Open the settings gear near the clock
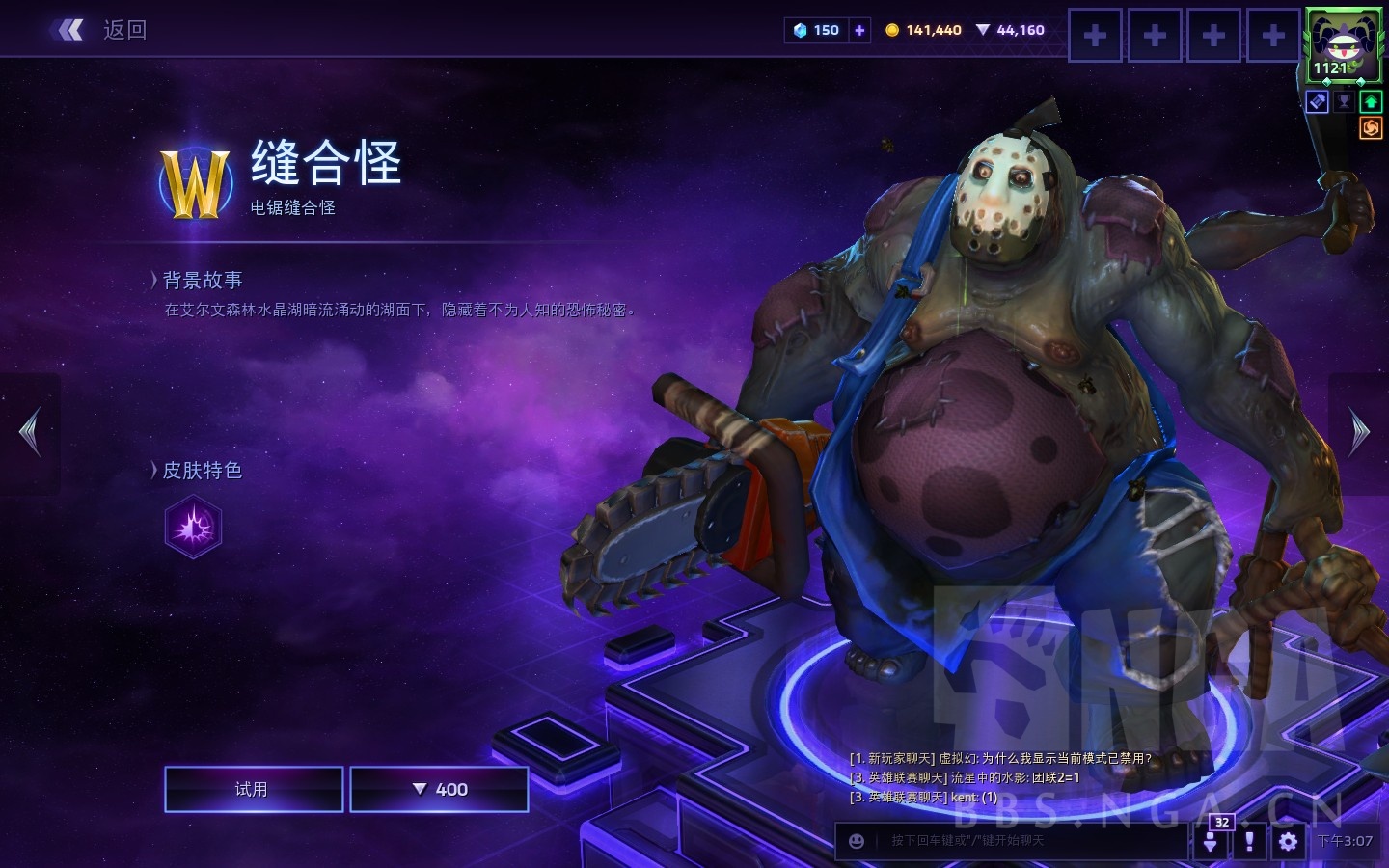1389x868 pixels. click(x=1287, y=841)
